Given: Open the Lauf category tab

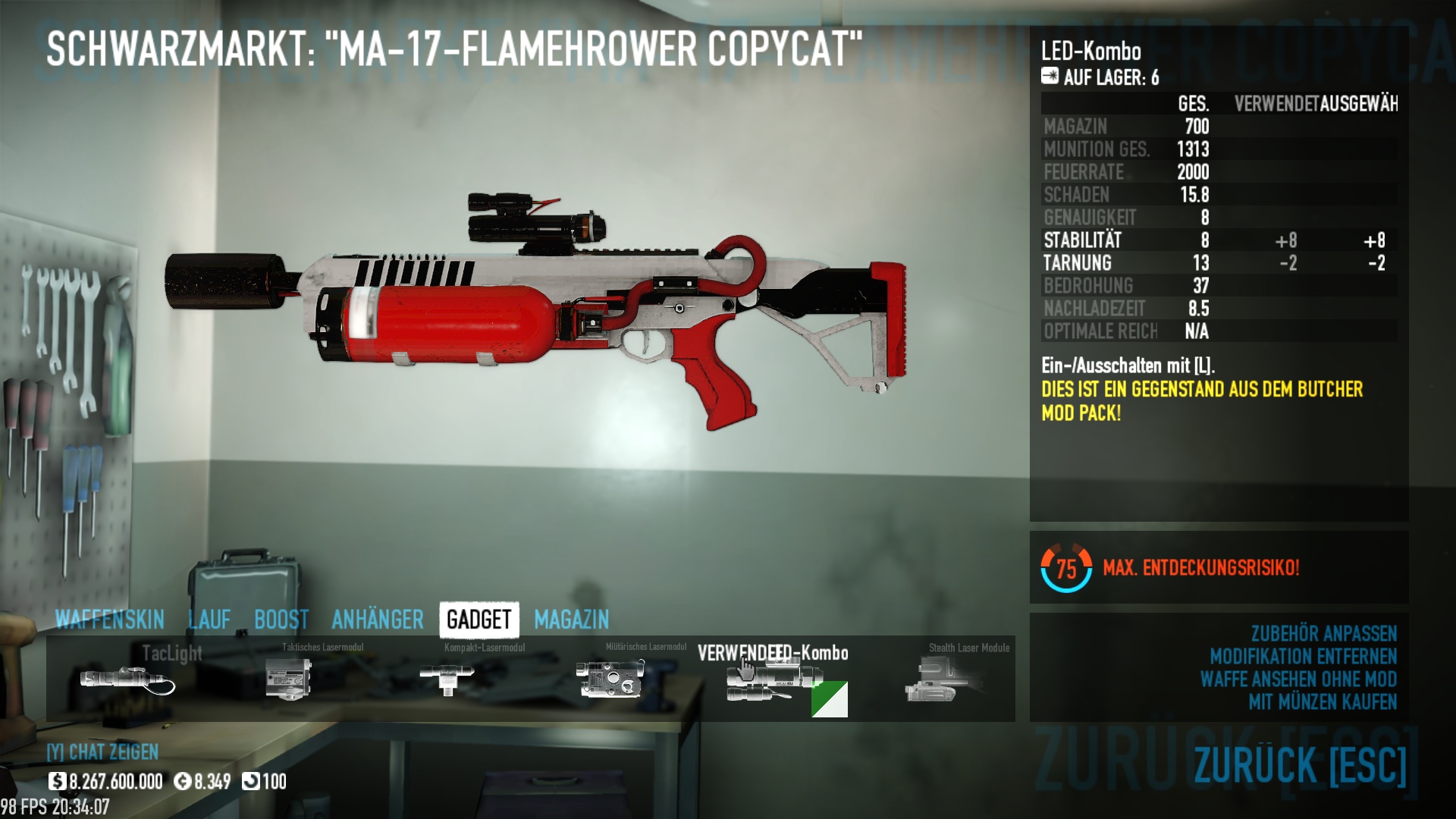Looking at the screenshot, I should coord(209,620).
